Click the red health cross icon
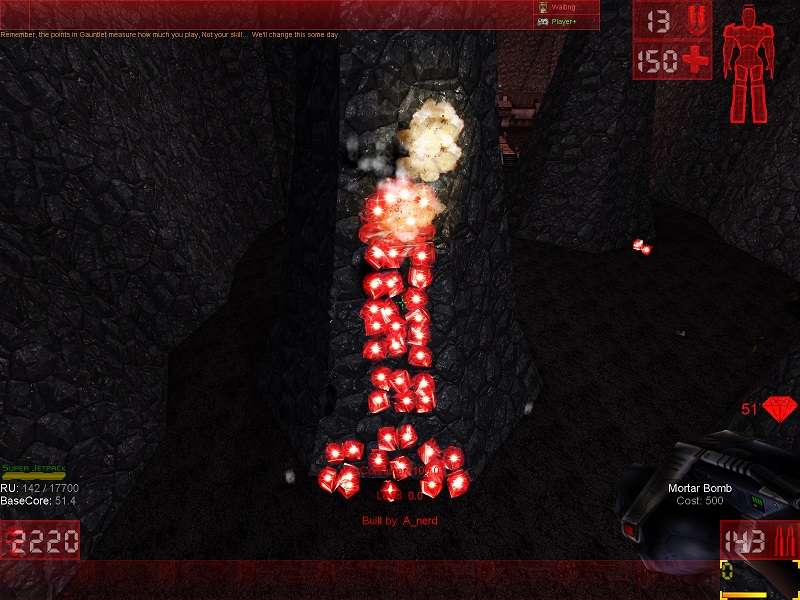Viewport: 800px width, 600px height. click(x=692, y=61)
